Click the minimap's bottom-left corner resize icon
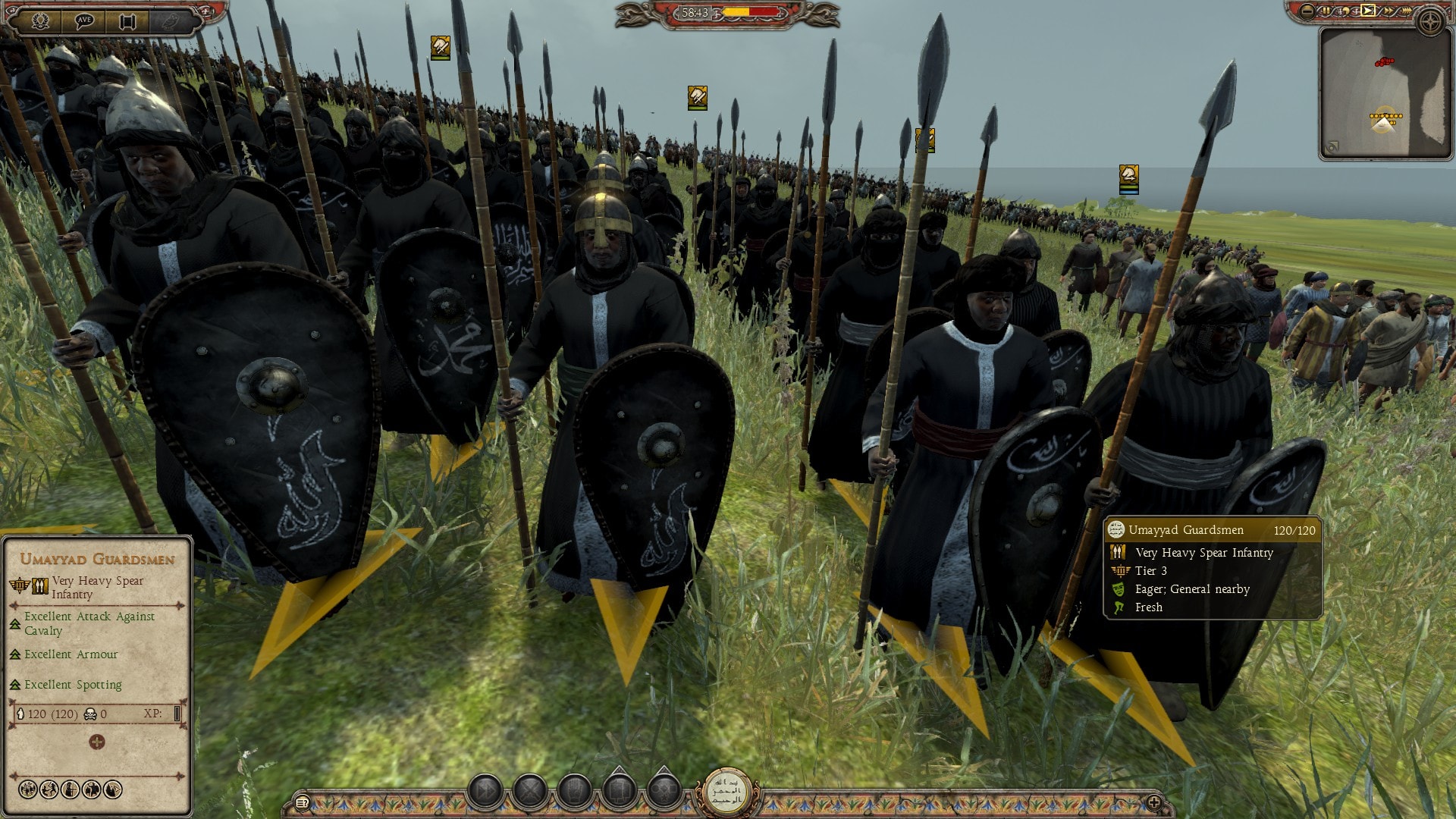This screenshot has width=1456, height=819. (x=1332, y=147)
